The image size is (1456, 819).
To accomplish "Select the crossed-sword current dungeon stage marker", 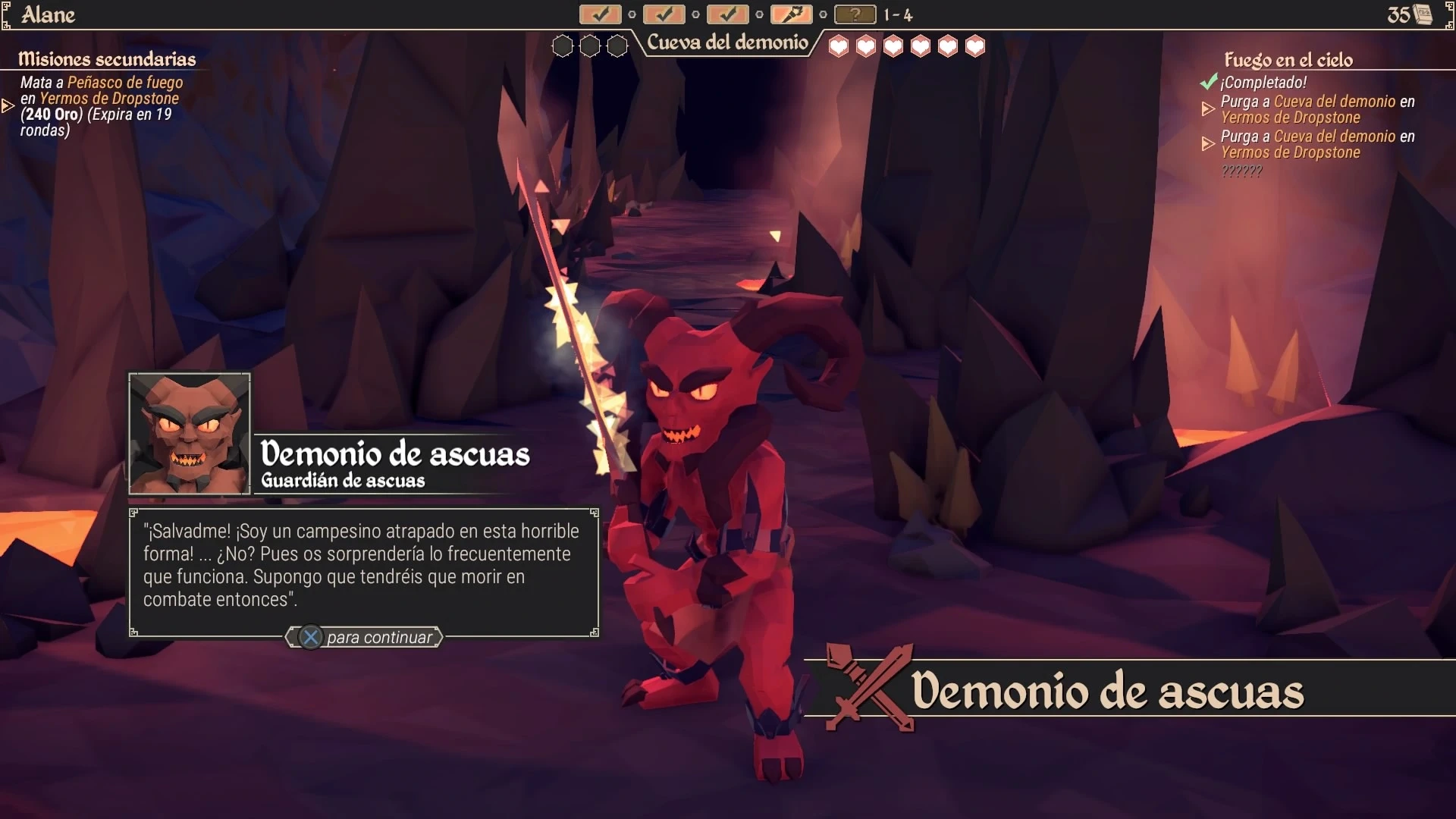I will (x=791, y=14).
